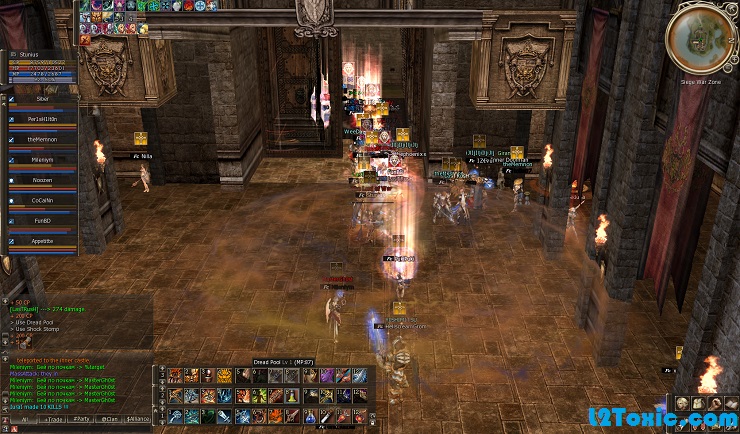Select party member Per1sH1lt0n
740x434 pixels.
(42, 121)
